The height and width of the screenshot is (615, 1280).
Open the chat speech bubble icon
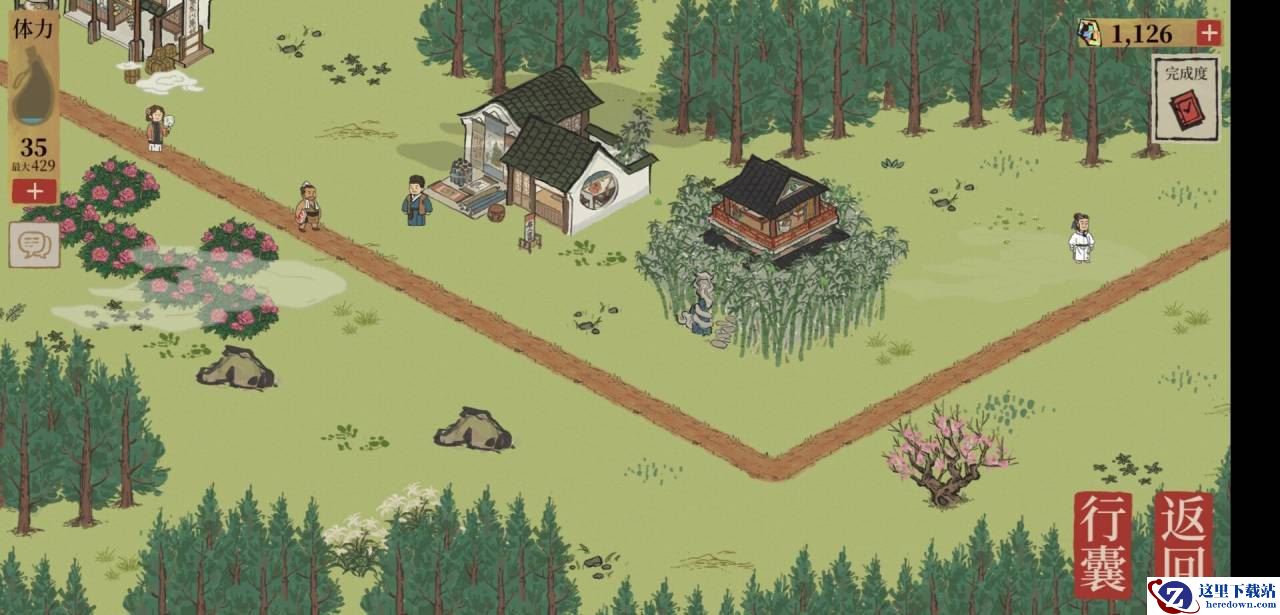[x=34, y=244]
